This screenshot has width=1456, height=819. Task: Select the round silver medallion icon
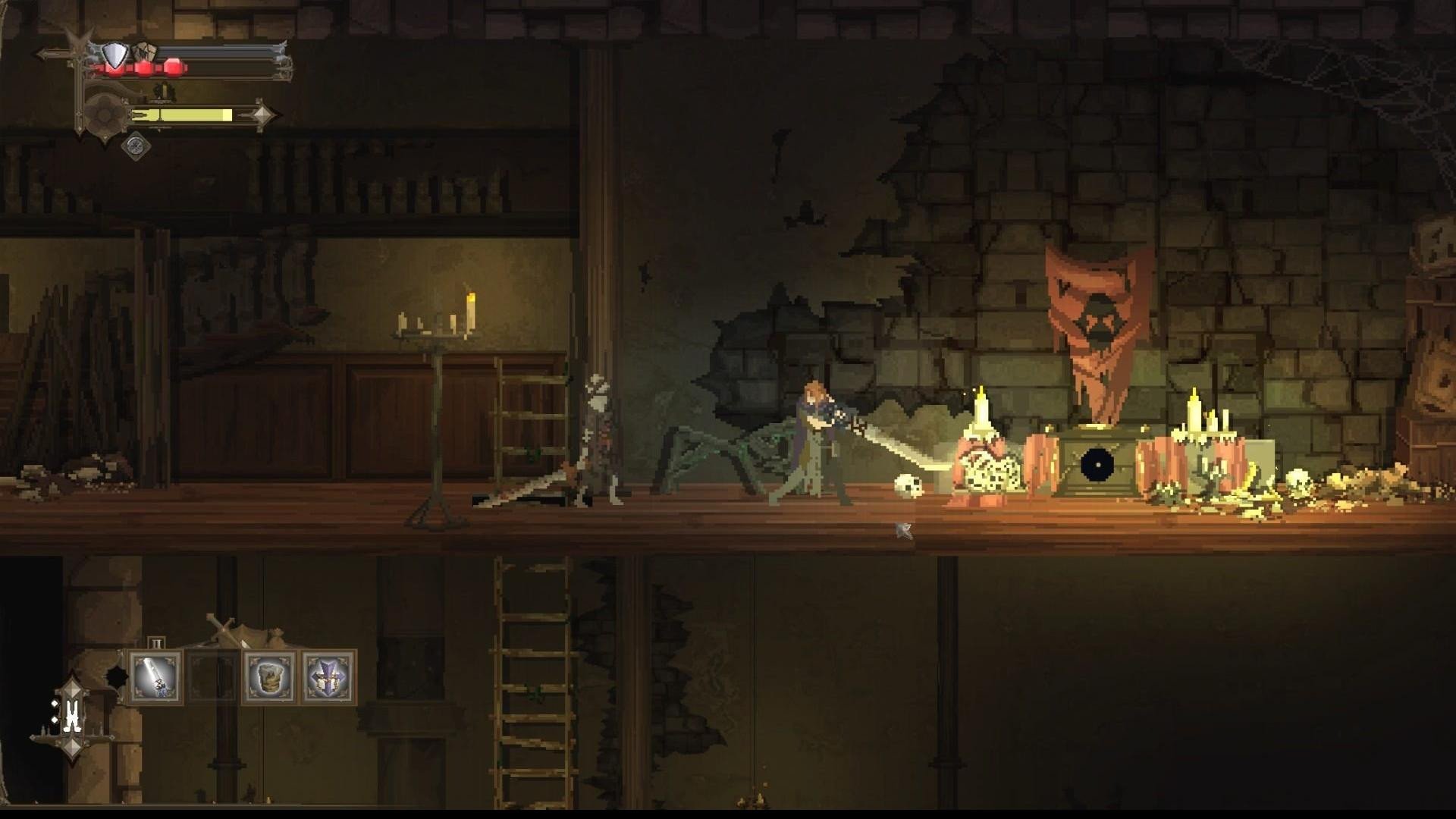[x=136, y=146]
